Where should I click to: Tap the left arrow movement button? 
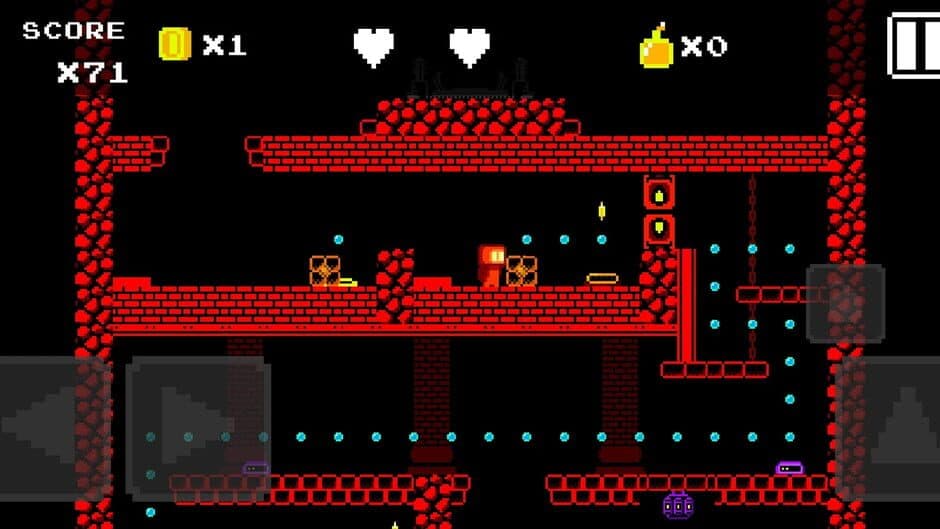[x=52, y=427]
